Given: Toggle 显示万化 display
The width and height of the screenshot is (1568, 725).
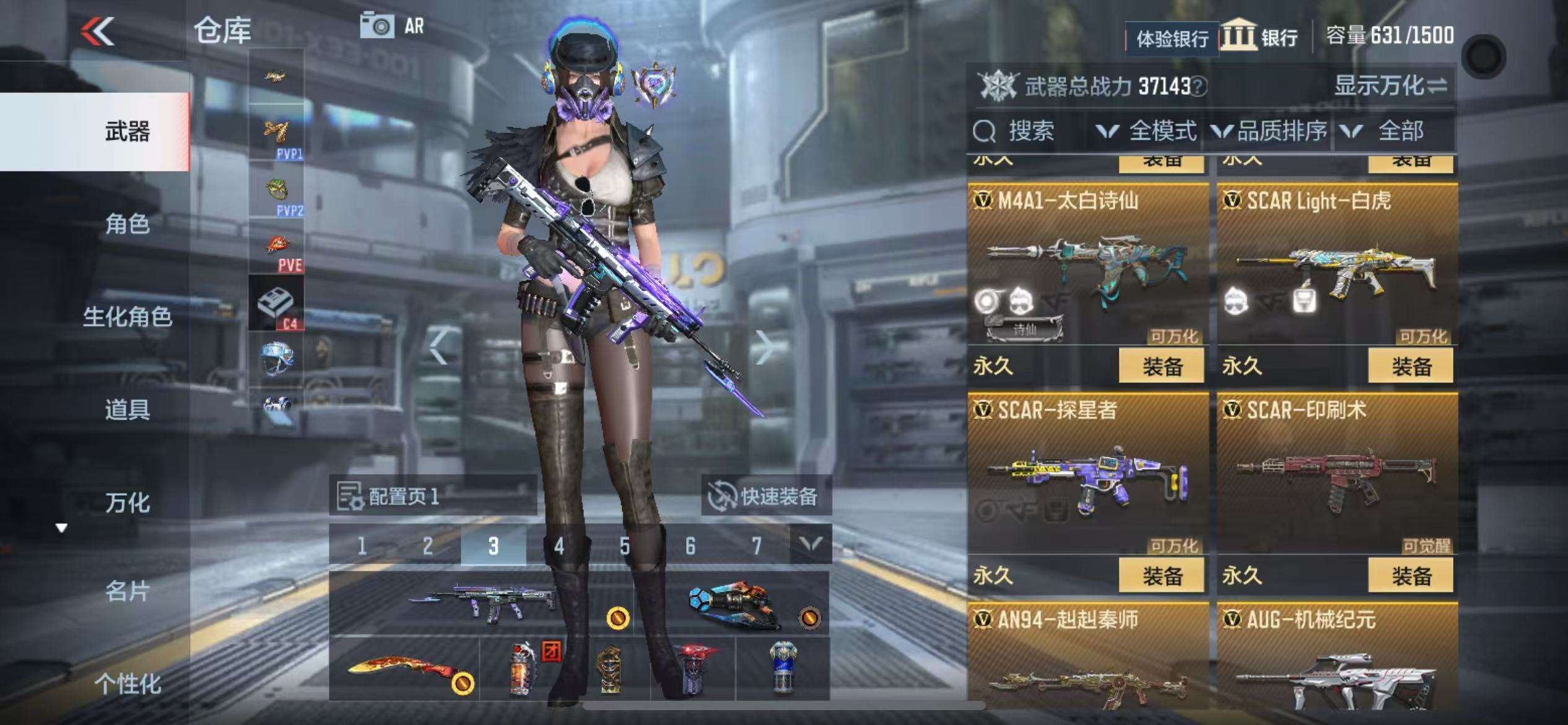Looking at the screenshot, I should click(x=1390, y=86).
